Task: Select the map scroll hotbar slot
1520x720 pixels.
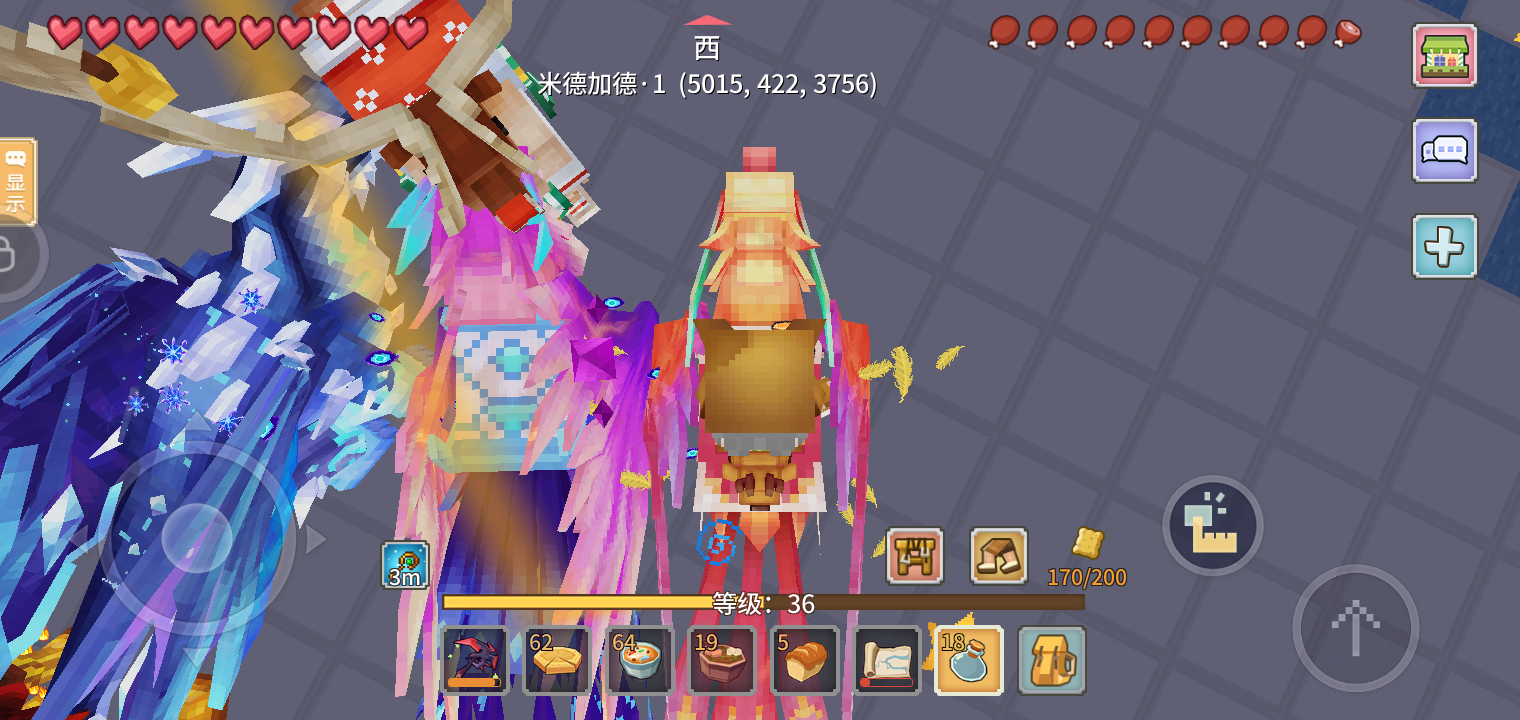Action: (887, 662)
